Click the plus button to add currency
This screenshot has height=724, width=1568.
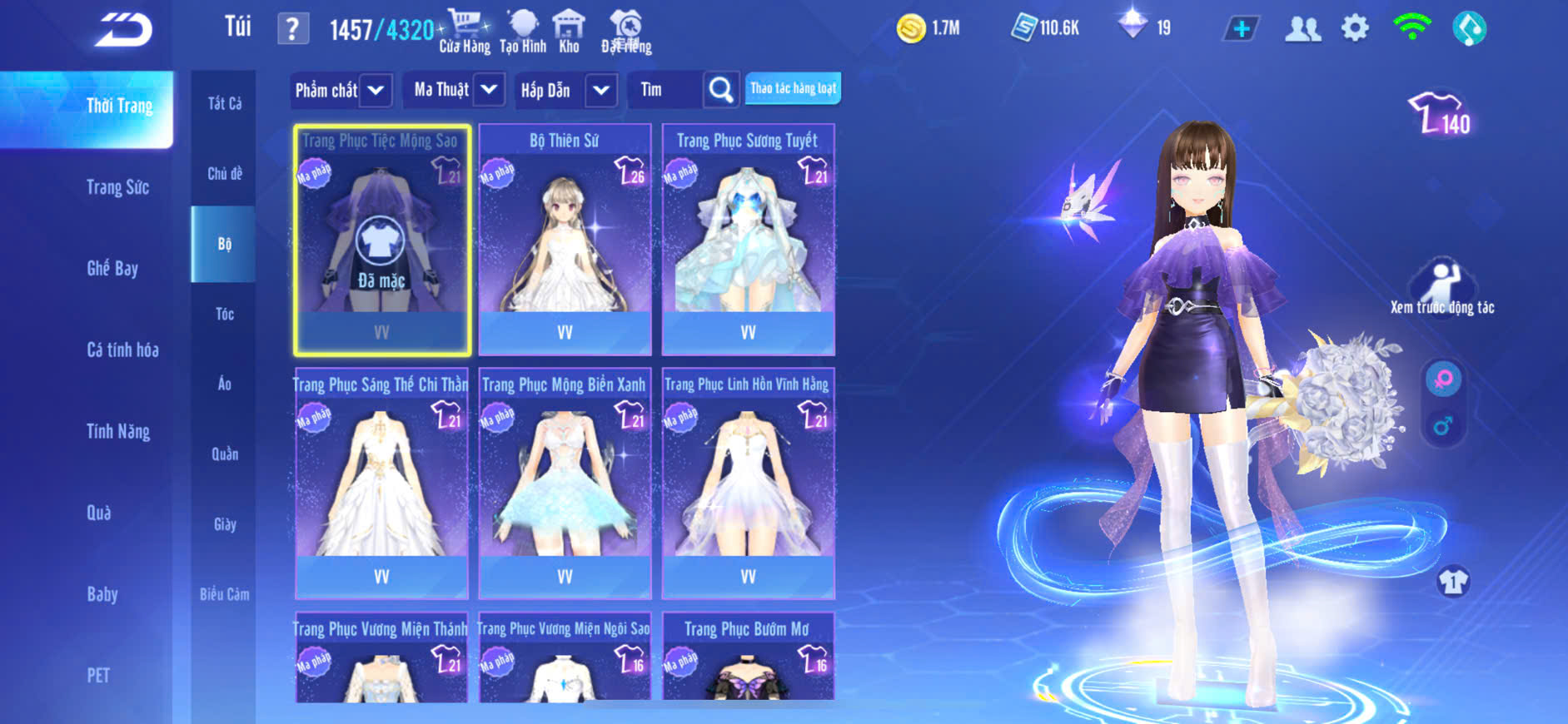tap(1241, 29)
